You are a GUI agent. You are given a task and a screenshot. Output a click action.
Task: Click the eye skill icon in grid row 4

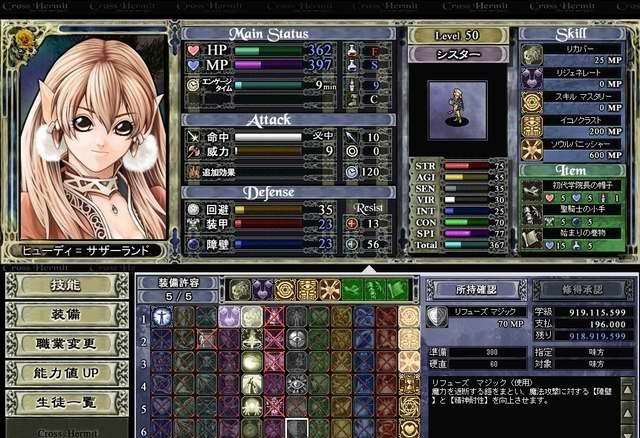297,383
